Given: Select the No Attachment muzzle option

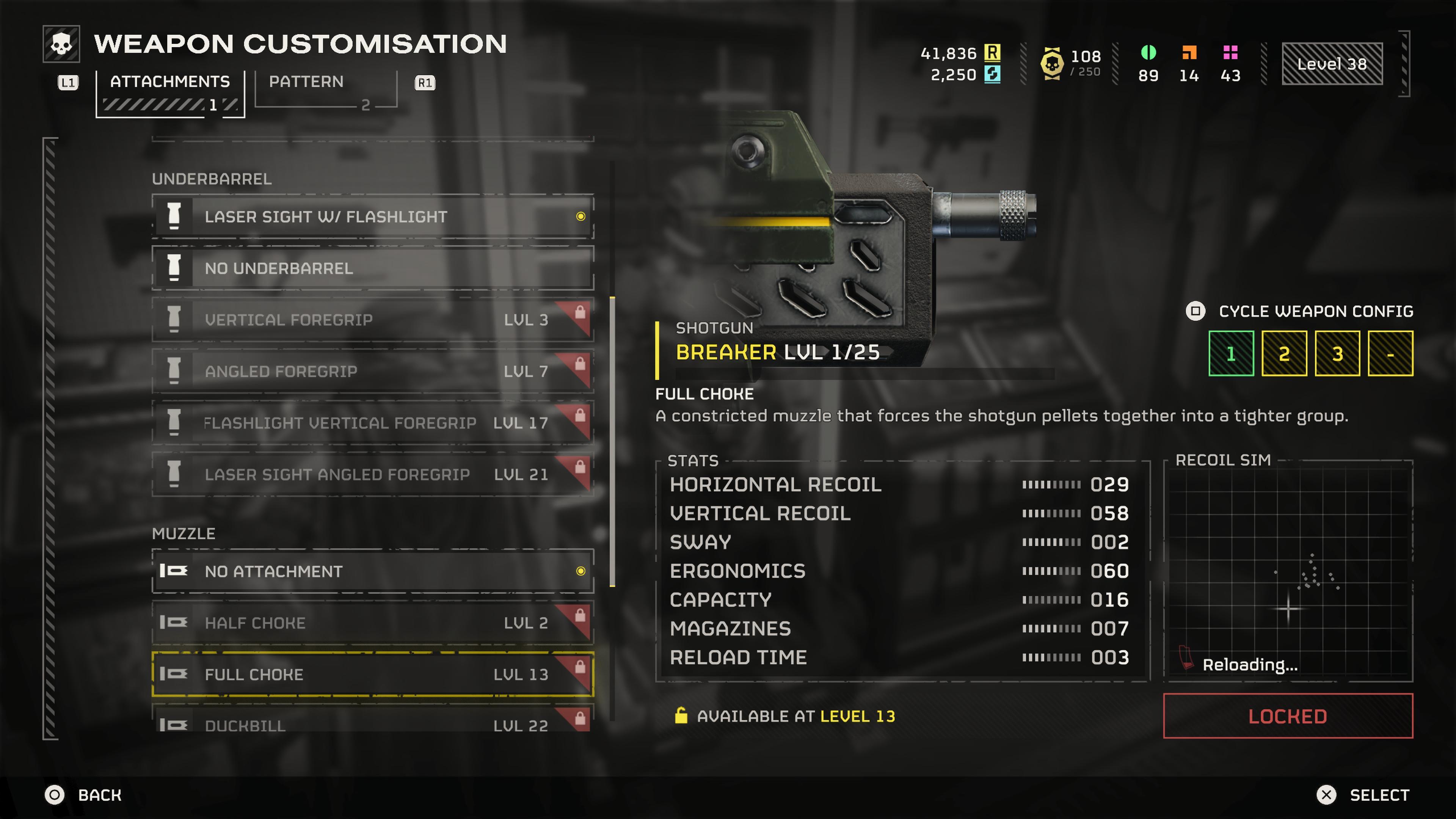Looking at the screenshot, I should click(x=372, y=571).
